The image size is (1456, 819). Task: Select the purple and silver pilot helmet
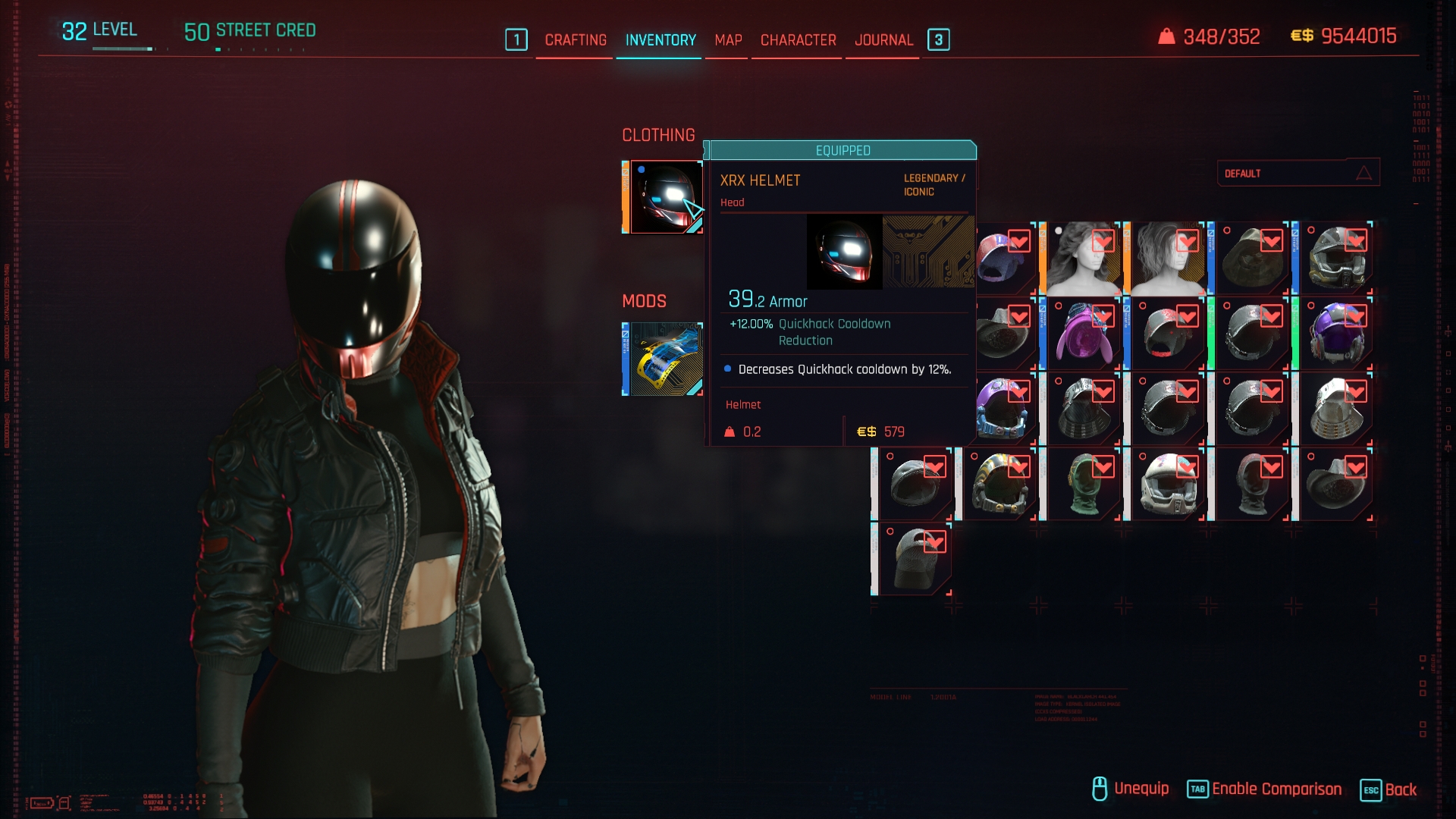tap(1335, 334)
